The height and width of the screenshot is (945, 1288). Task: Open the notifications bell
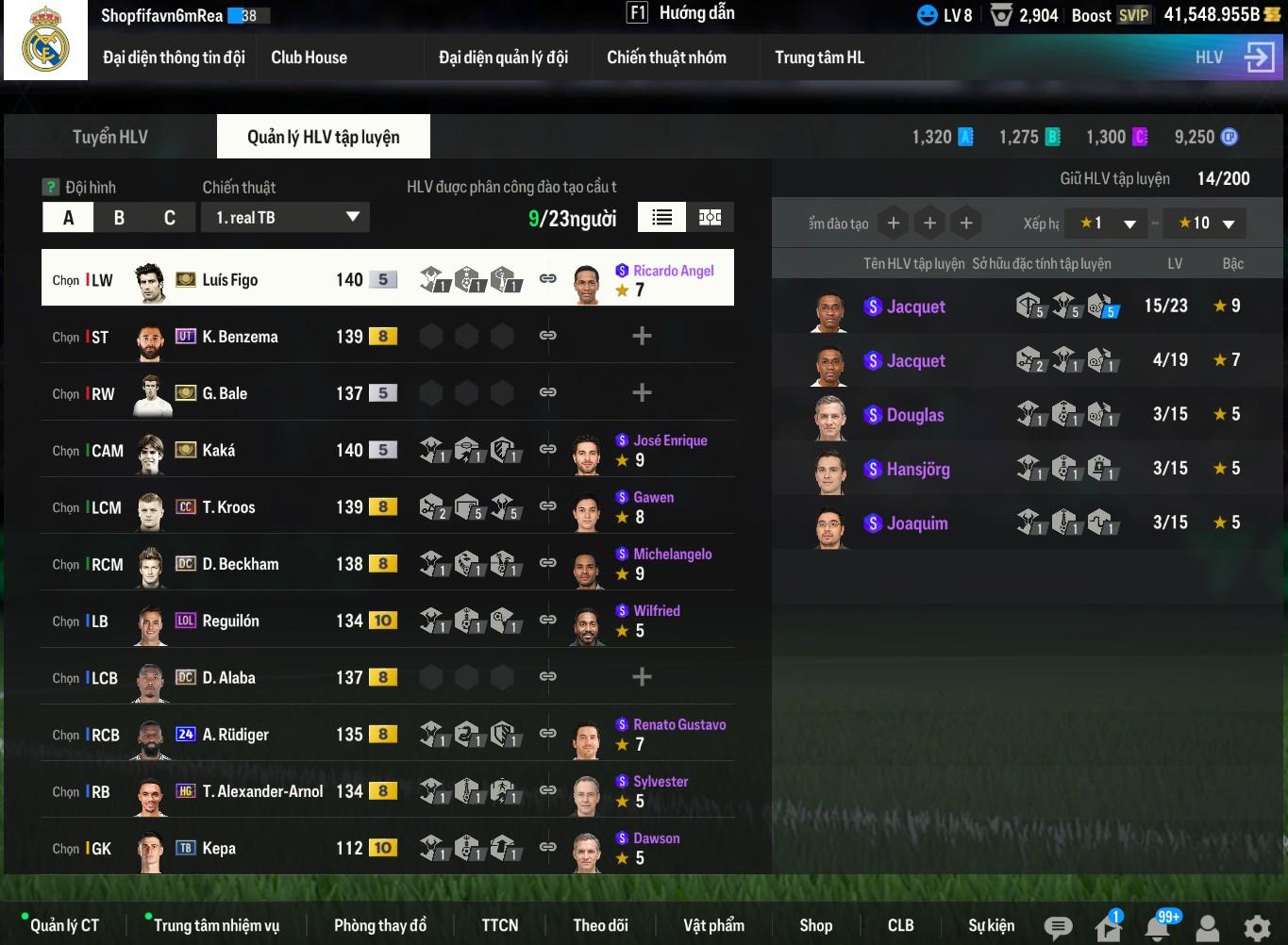1158,927
